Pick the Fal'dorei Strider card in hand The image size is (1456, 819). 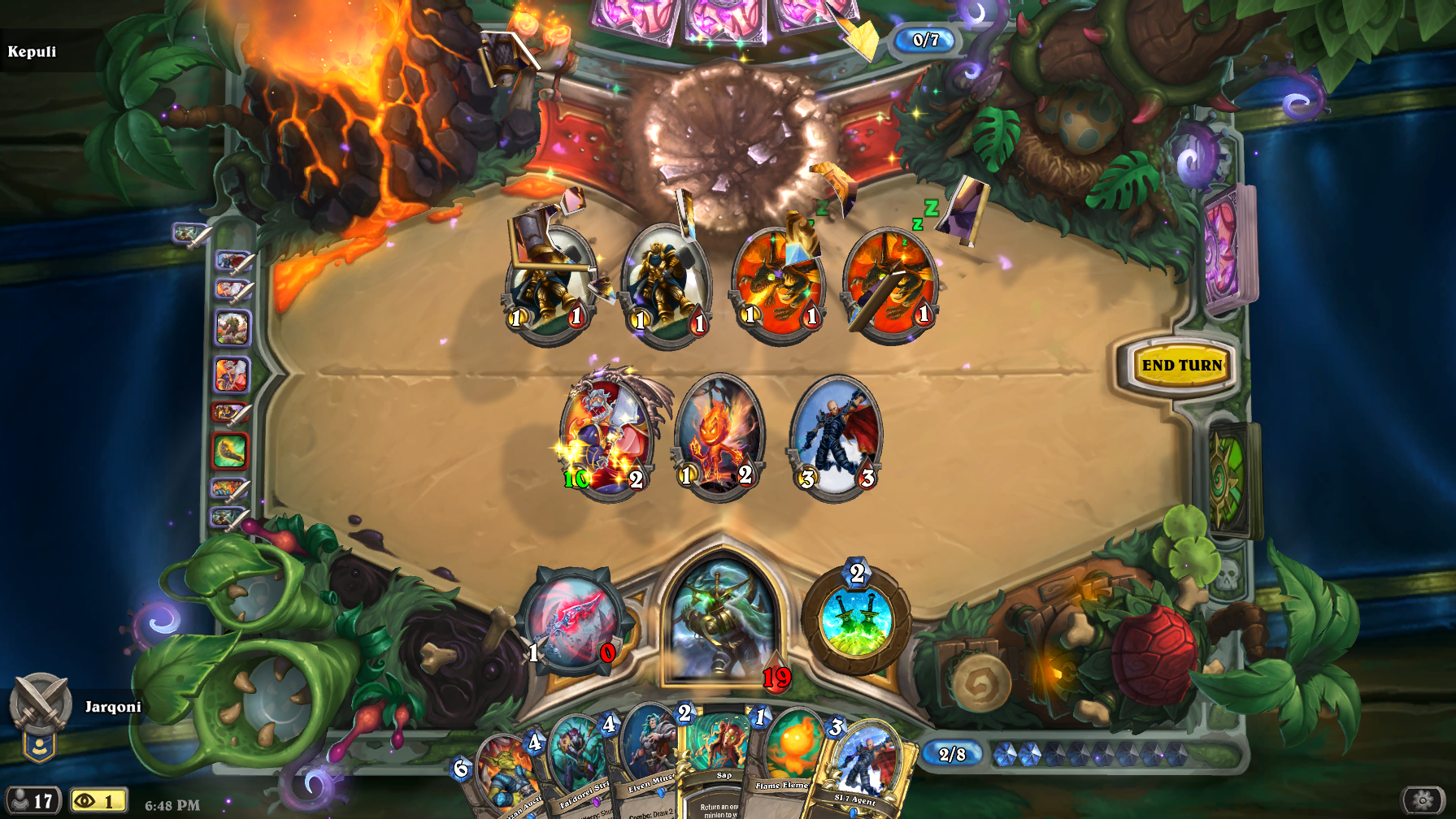coord(576,768)
